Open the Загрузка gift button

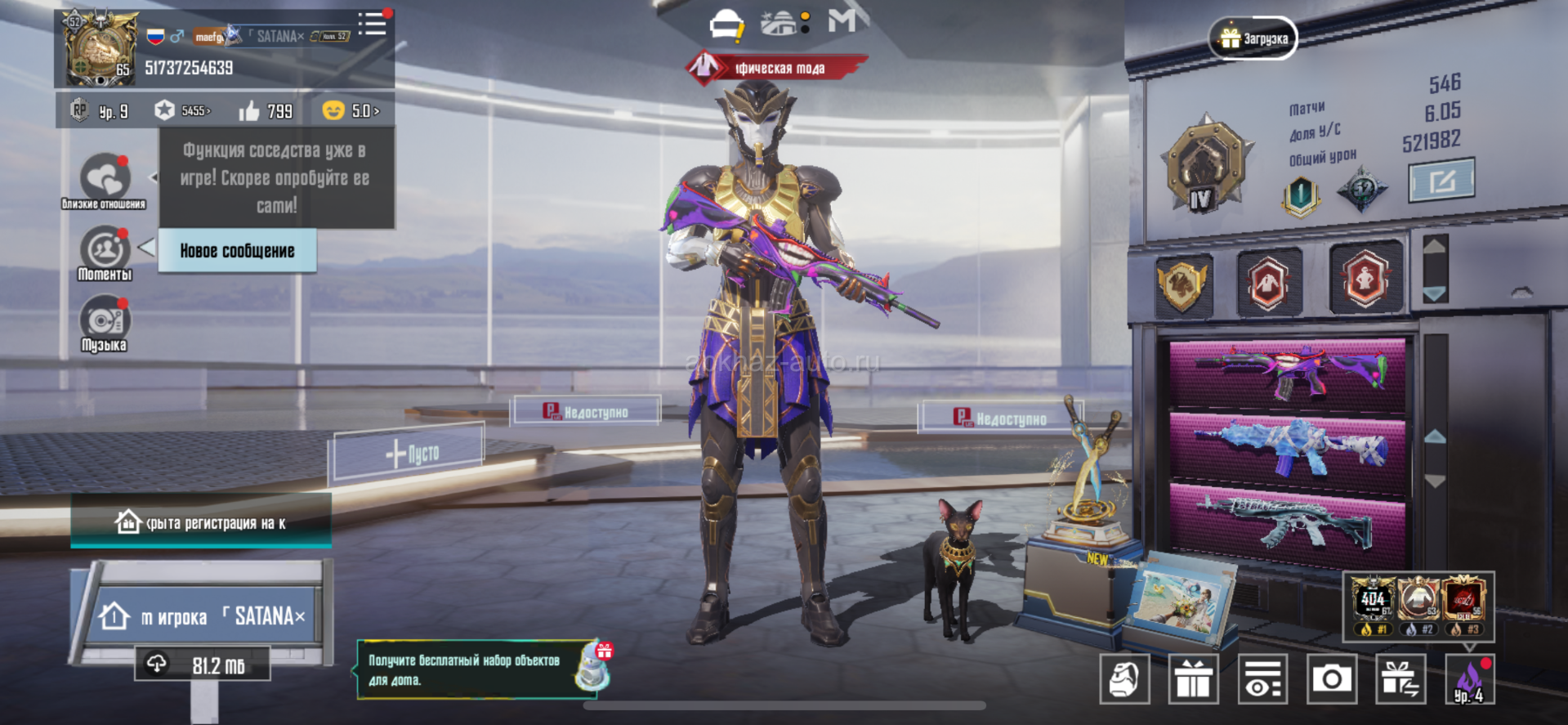(x=1253, y=38)
